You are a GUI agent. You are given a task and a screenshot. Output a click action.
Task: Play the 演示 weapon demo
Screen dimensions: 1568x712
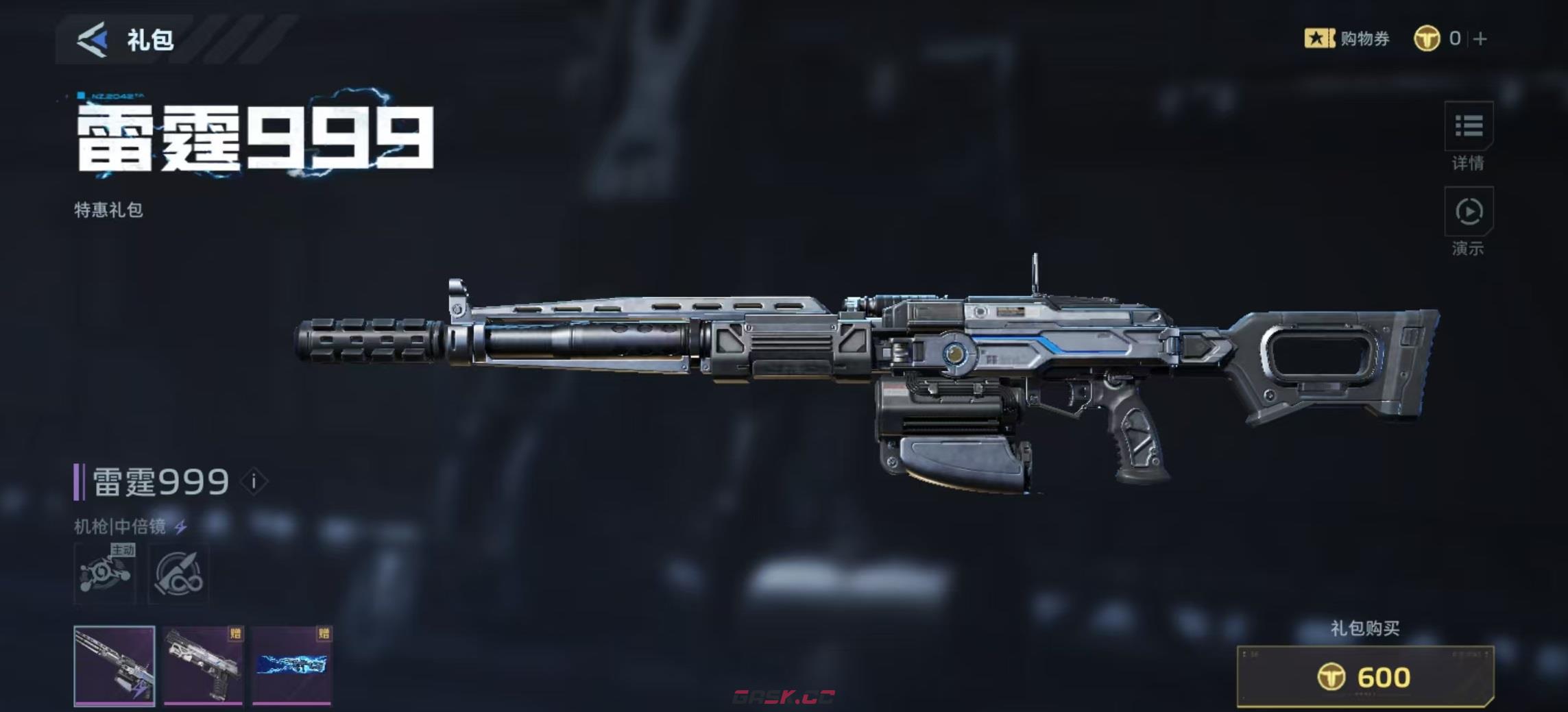point(1468,212)
